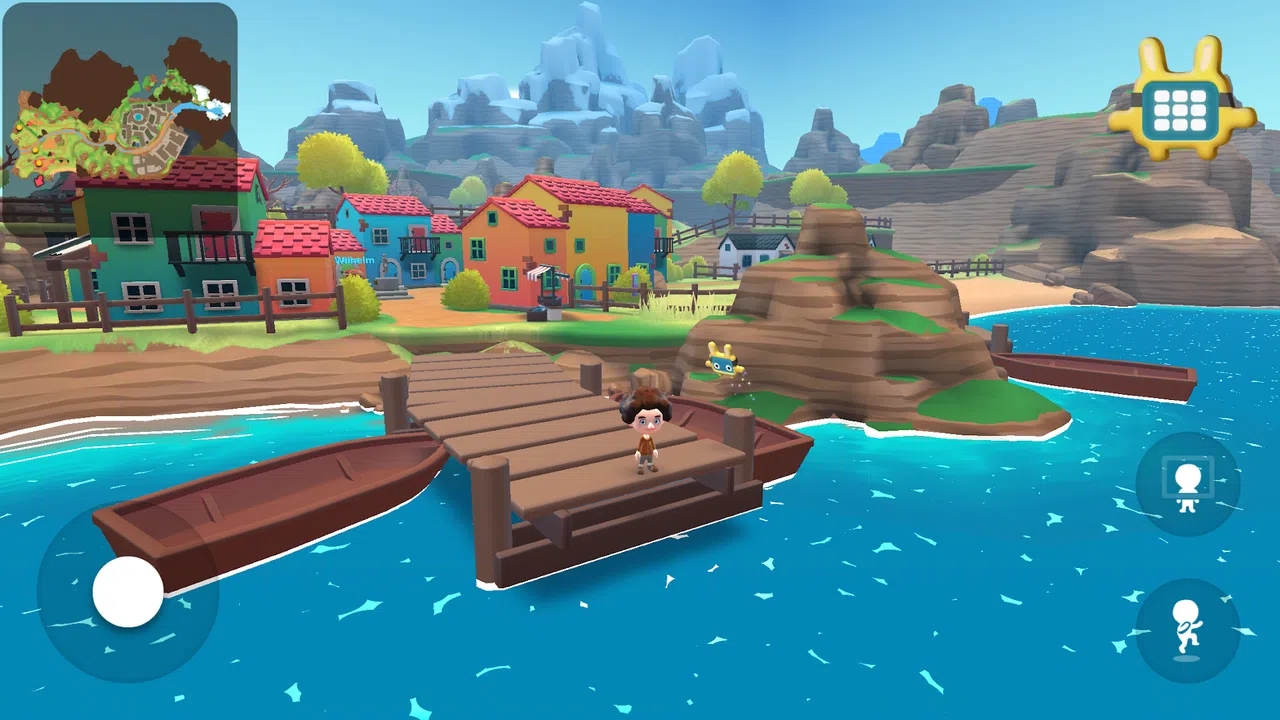
Task: Tap the character camera view button
Action: [1188, 484]
